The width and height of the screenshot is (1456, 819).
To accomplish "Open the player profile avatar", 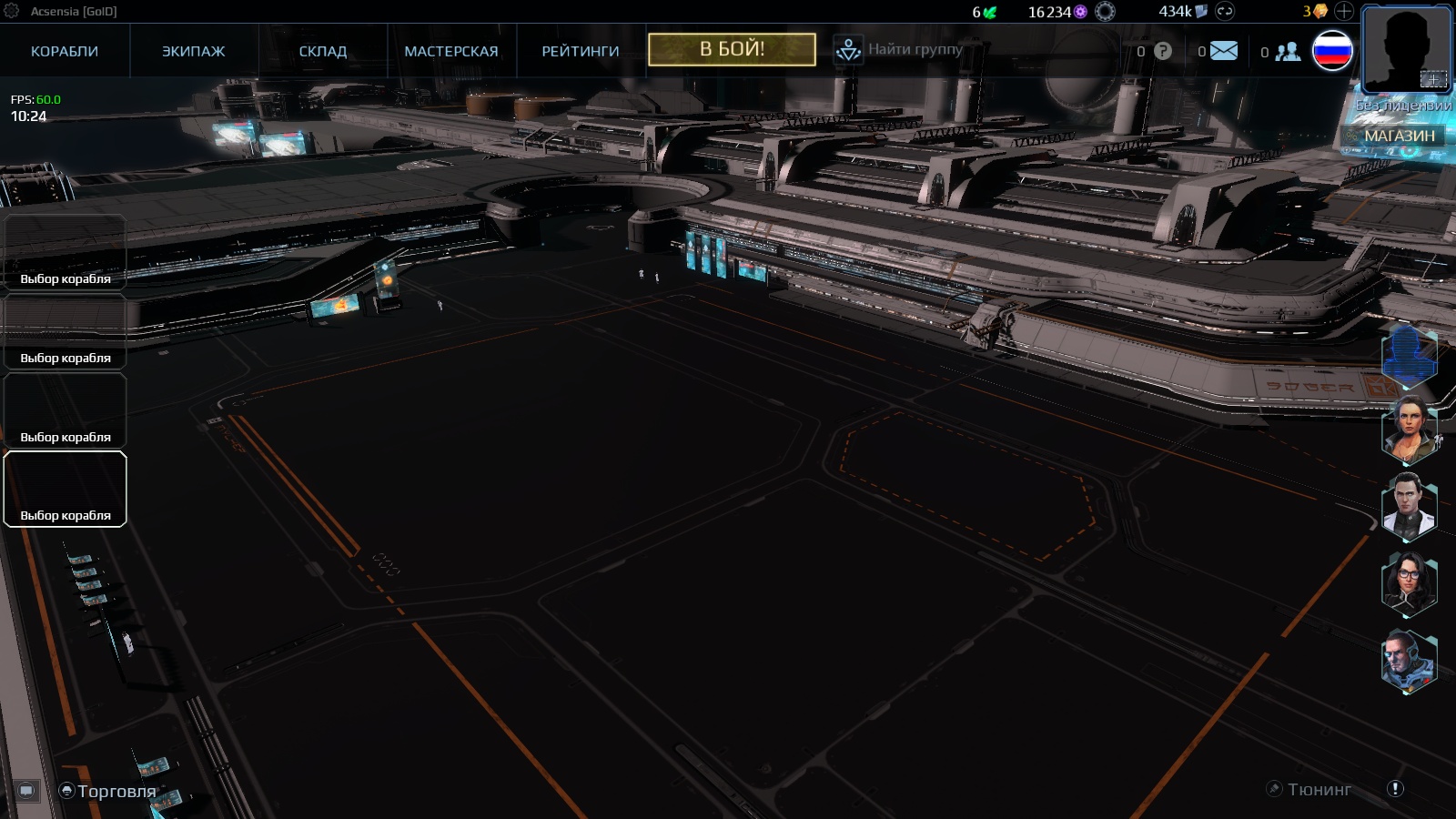I will [1406, 48].
